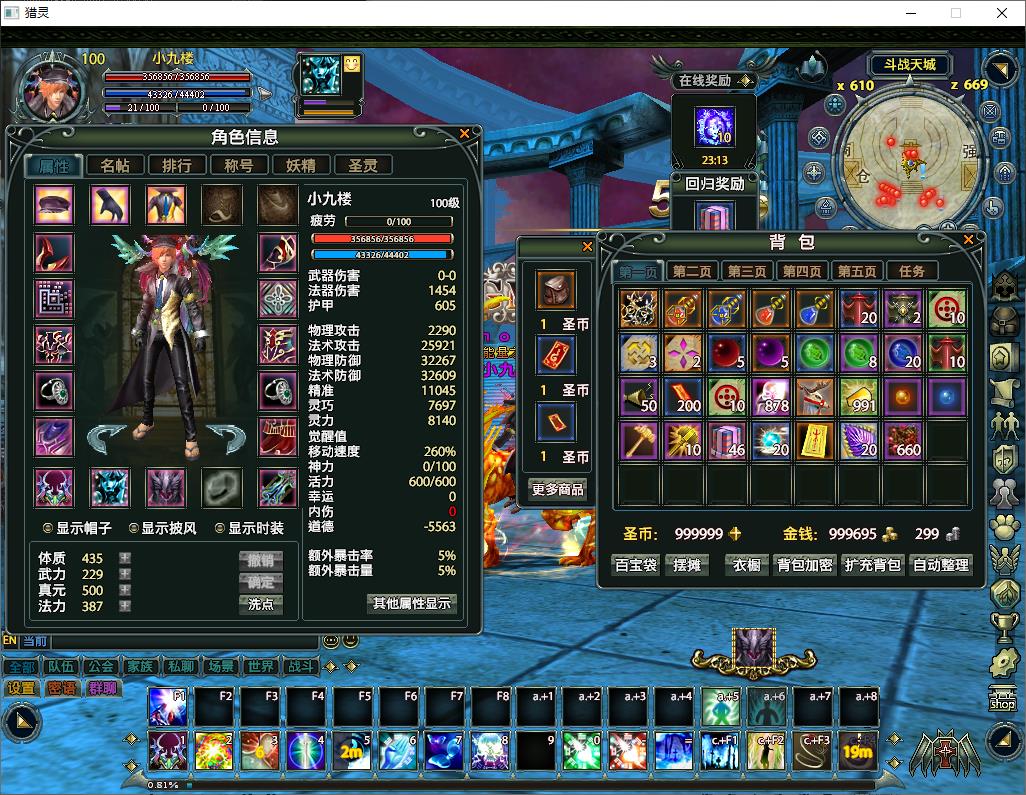Show 其他属性显示 extra attributes
The width and height of the screenshot is (1026, 795).
click(413, 603)
